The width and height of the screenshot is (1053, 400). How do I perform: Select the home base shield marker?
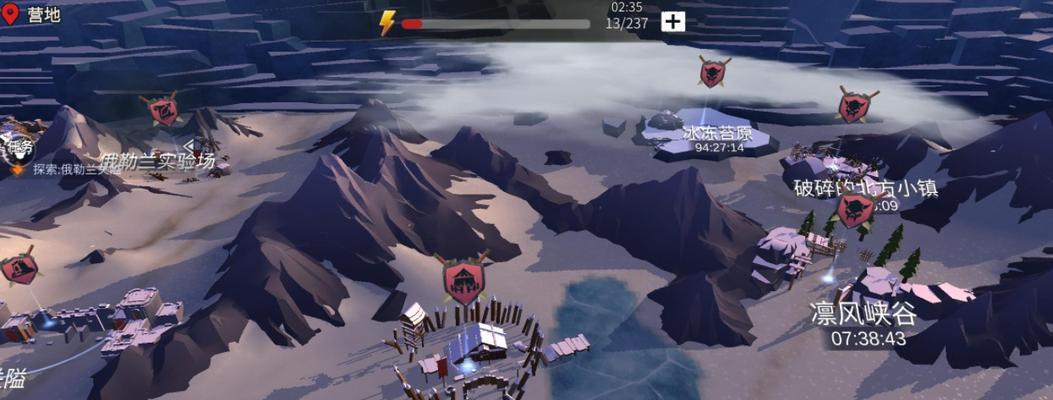tap(463, 278)
